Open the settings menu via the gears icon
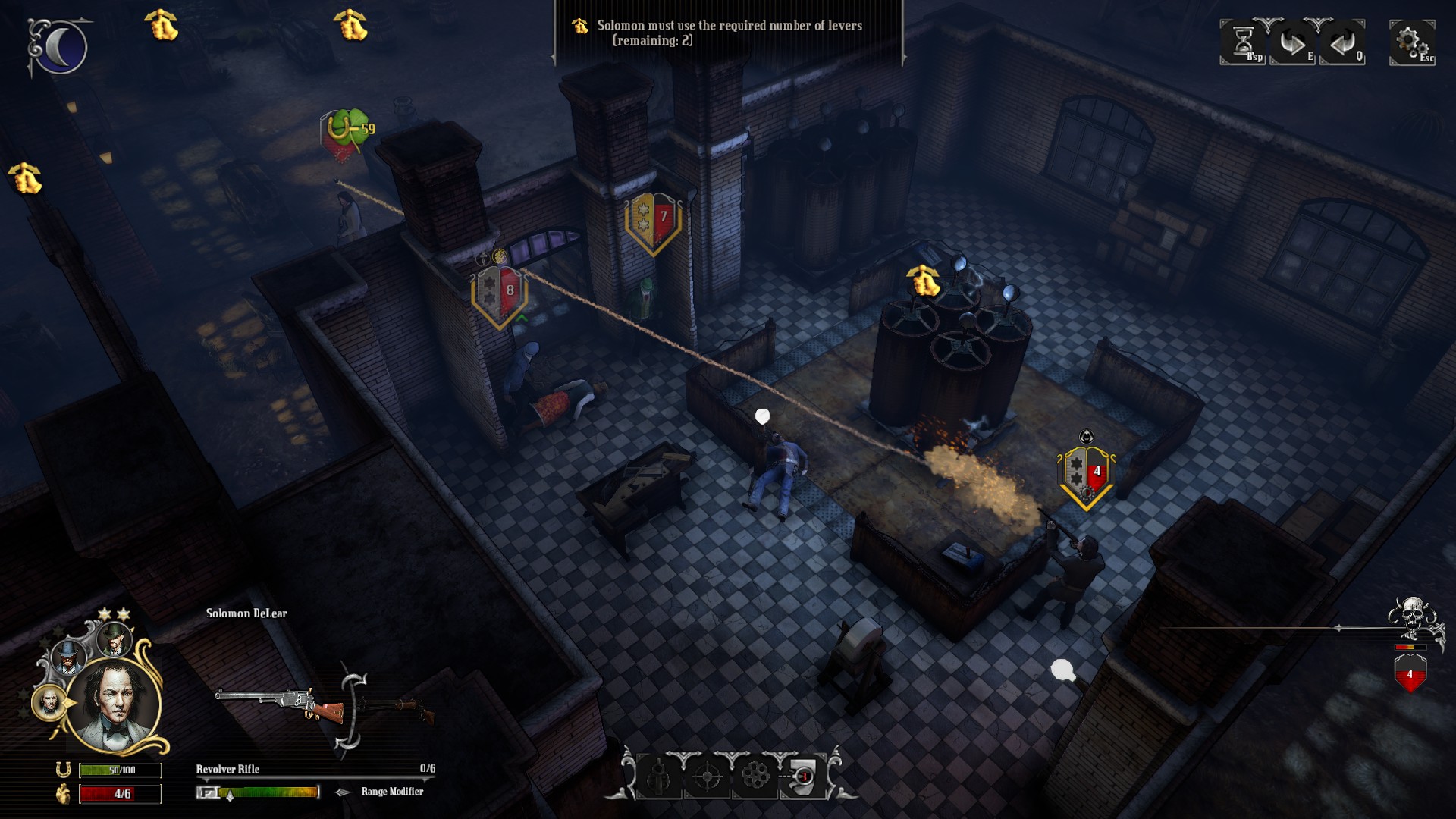Screen dimensions: 1456x819 [1412, 42]
